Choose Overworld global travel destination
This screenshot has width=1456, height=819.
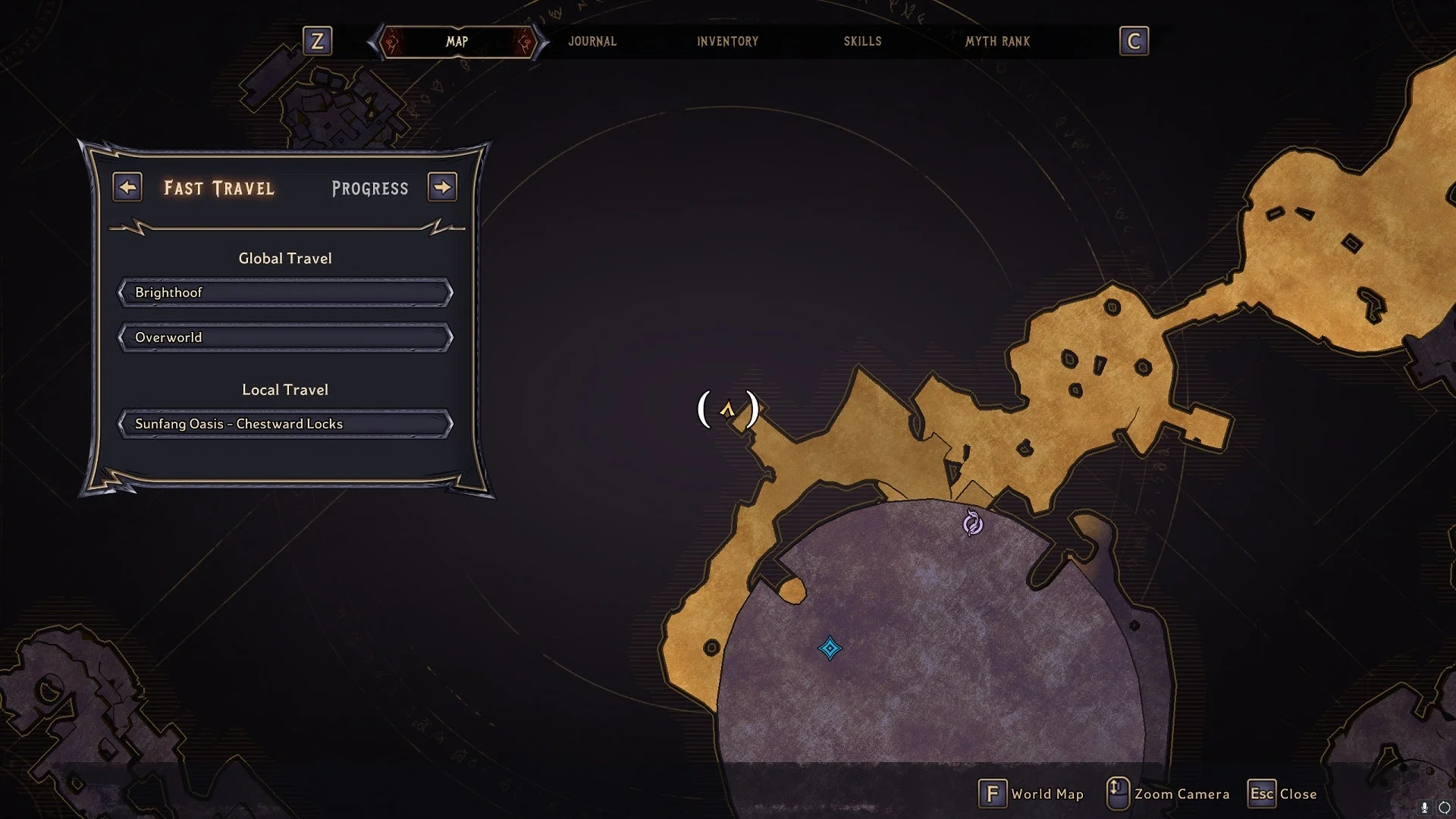coord(285,337)
